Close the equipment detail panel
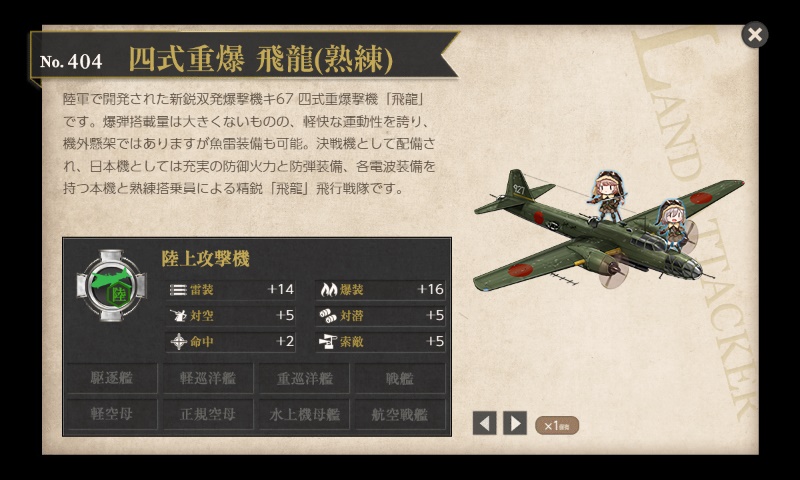The width and height of the screenshot is (800, 480). pyautogui.click(x=755, y=35)
